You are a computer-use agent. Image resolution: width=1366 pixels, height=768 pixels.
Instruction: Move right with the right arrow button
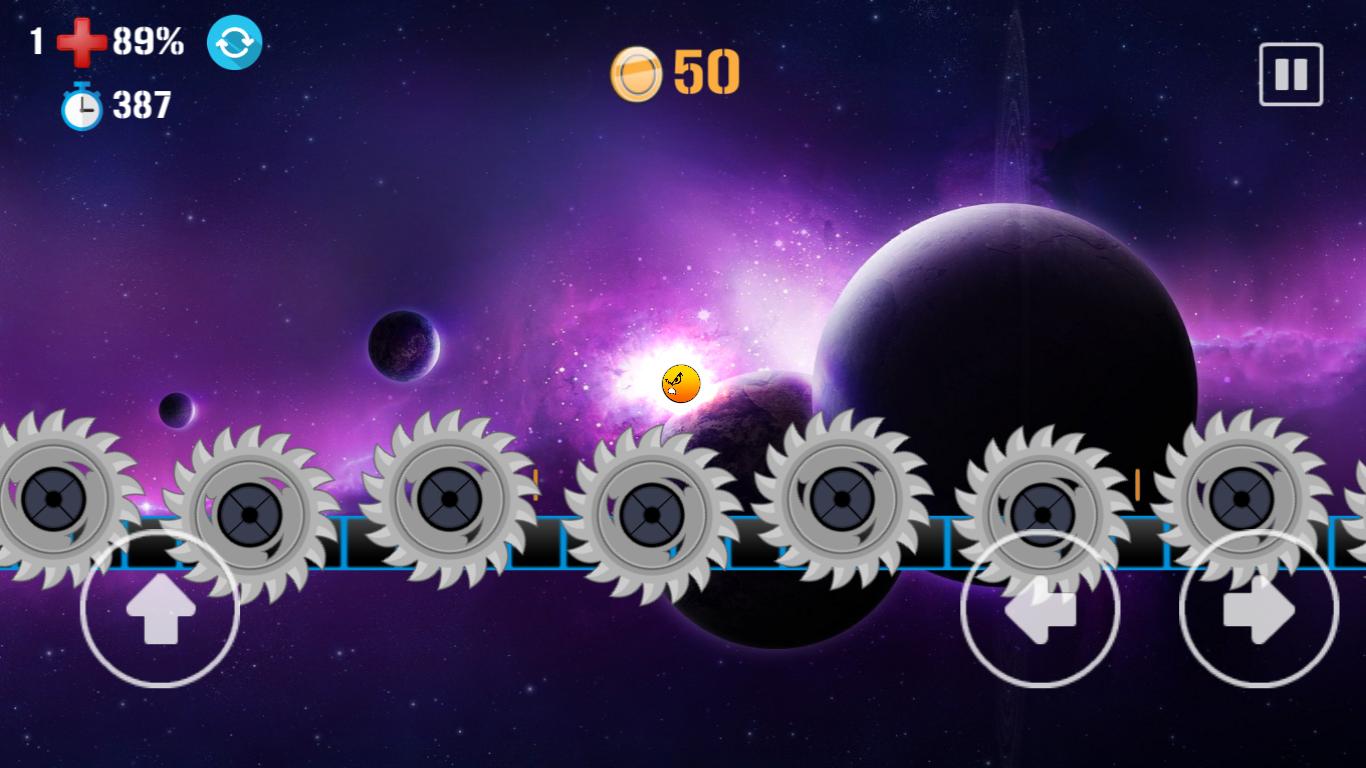pos(1258,608)
